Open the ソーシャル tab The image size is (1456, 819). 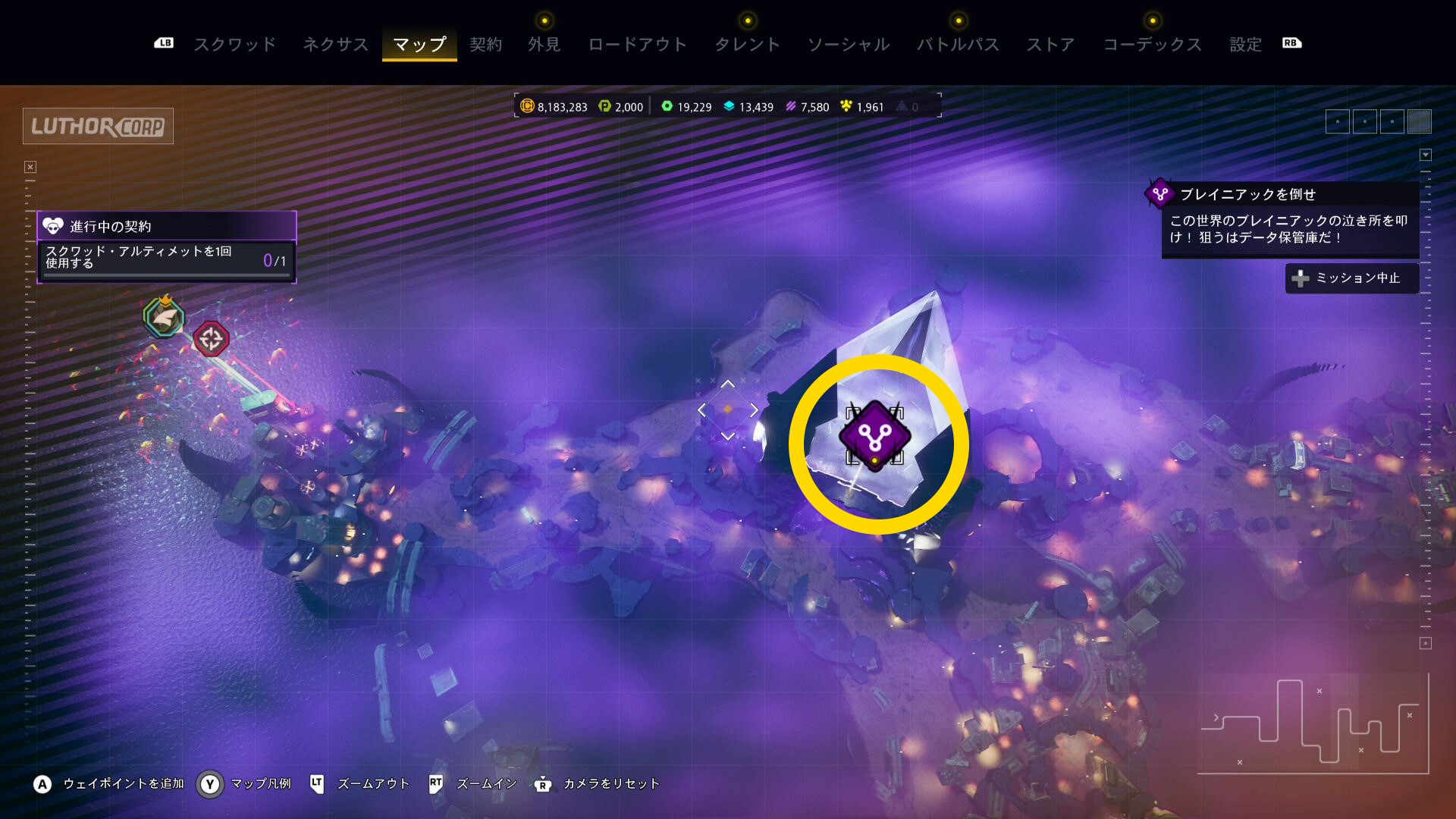pos(848,45)
